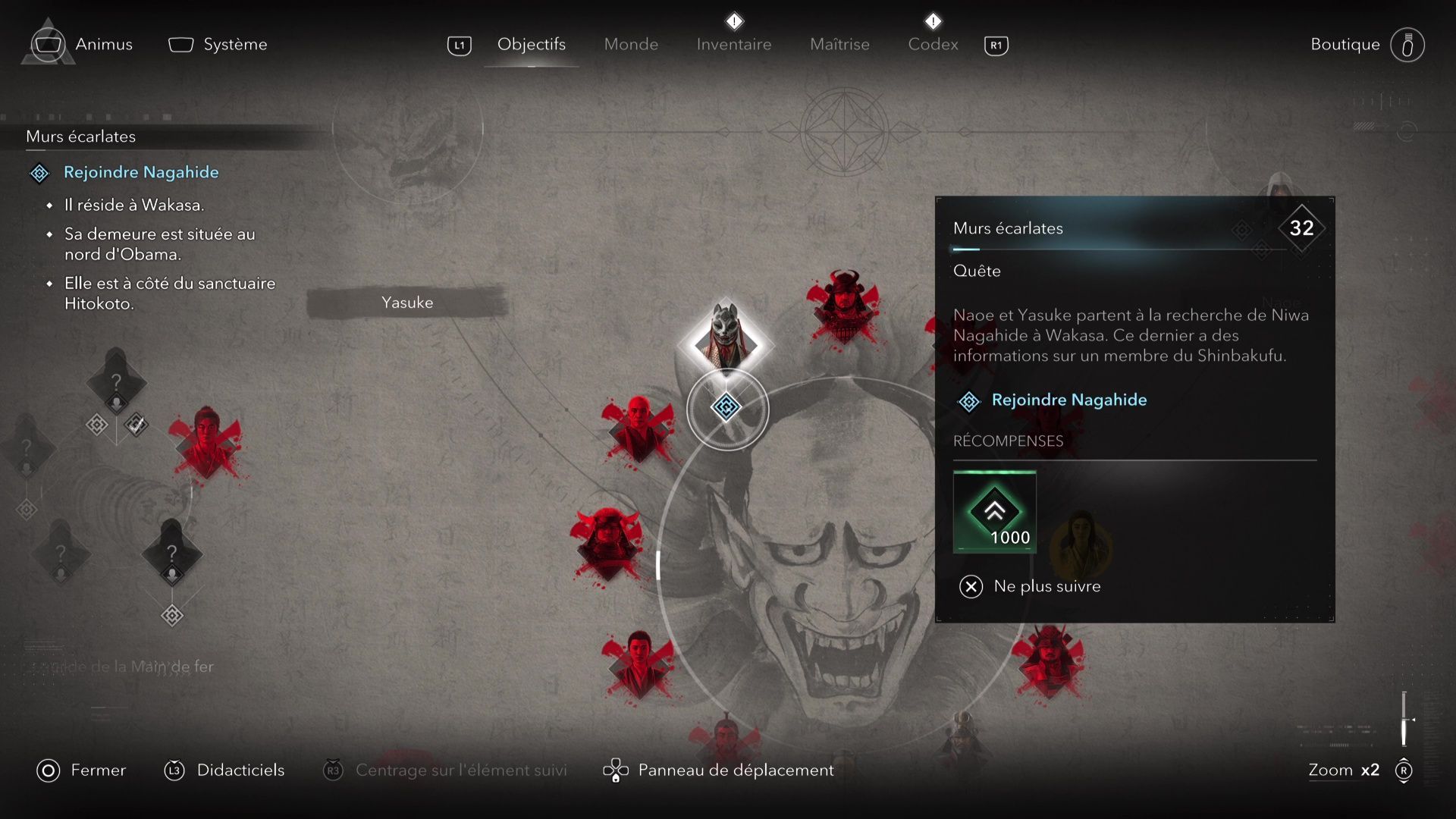1456x819 pixels.
Task: Select the checked quest node on left board
Action: click(x=136, y=425)
